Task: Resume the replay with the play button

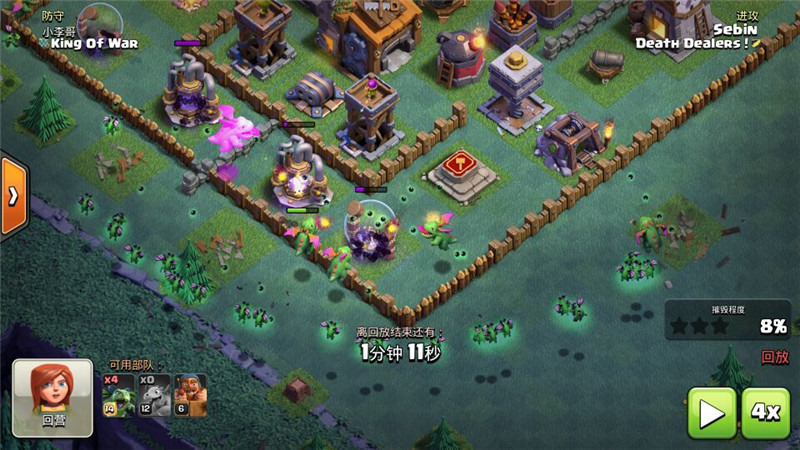Action: tap(712, 413)
